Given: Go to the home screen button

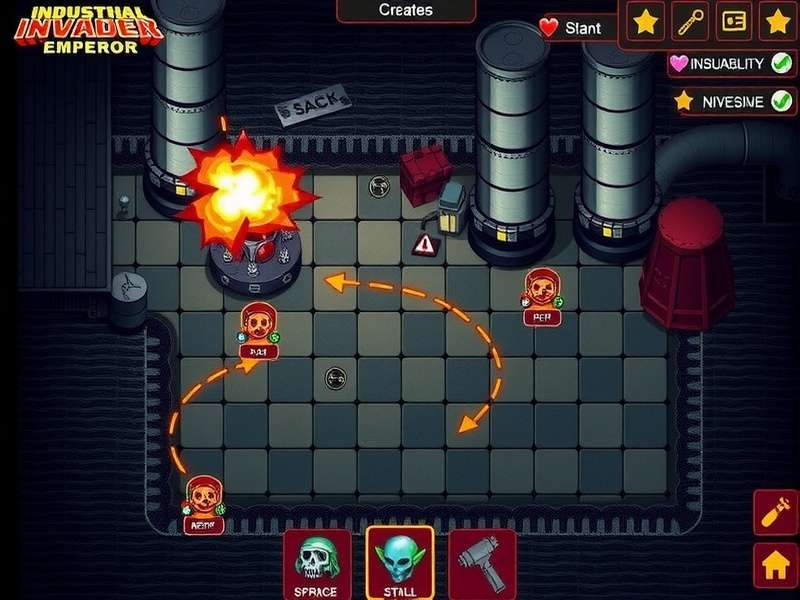Looking at the screenshot, I should (x=775, y=566).
